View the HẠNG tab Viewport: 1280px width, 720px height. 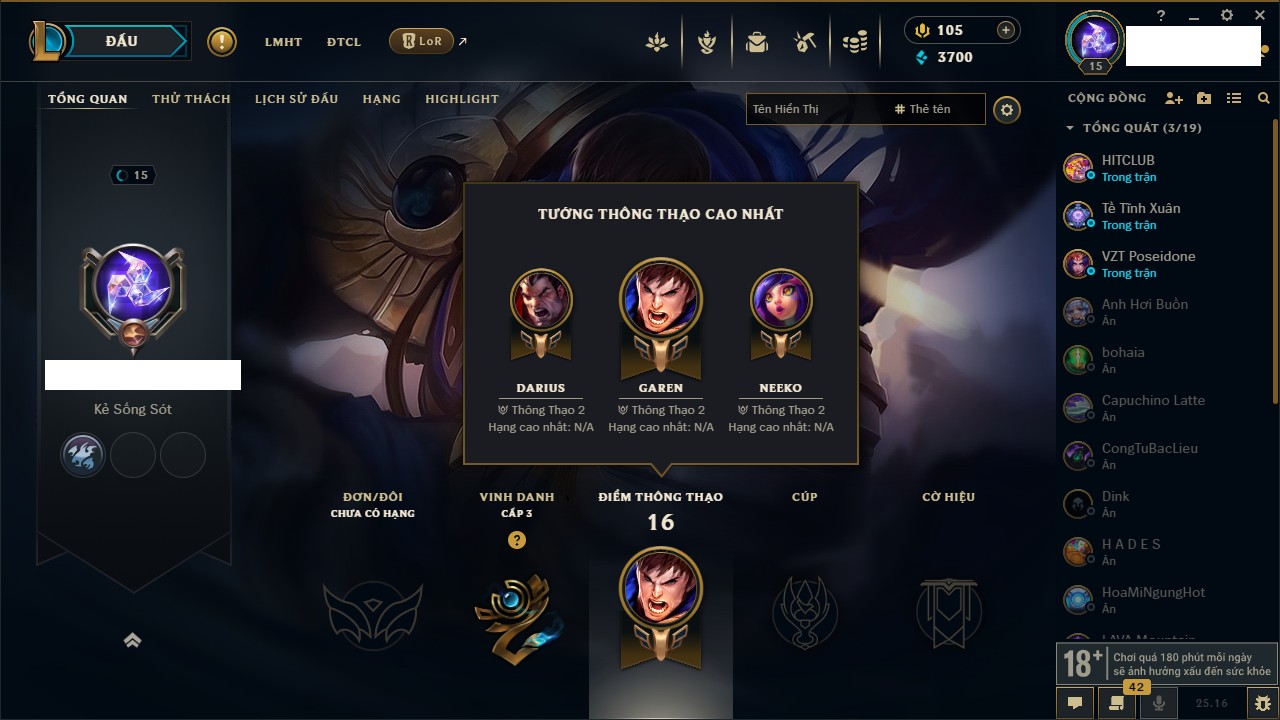pos(381,99)
